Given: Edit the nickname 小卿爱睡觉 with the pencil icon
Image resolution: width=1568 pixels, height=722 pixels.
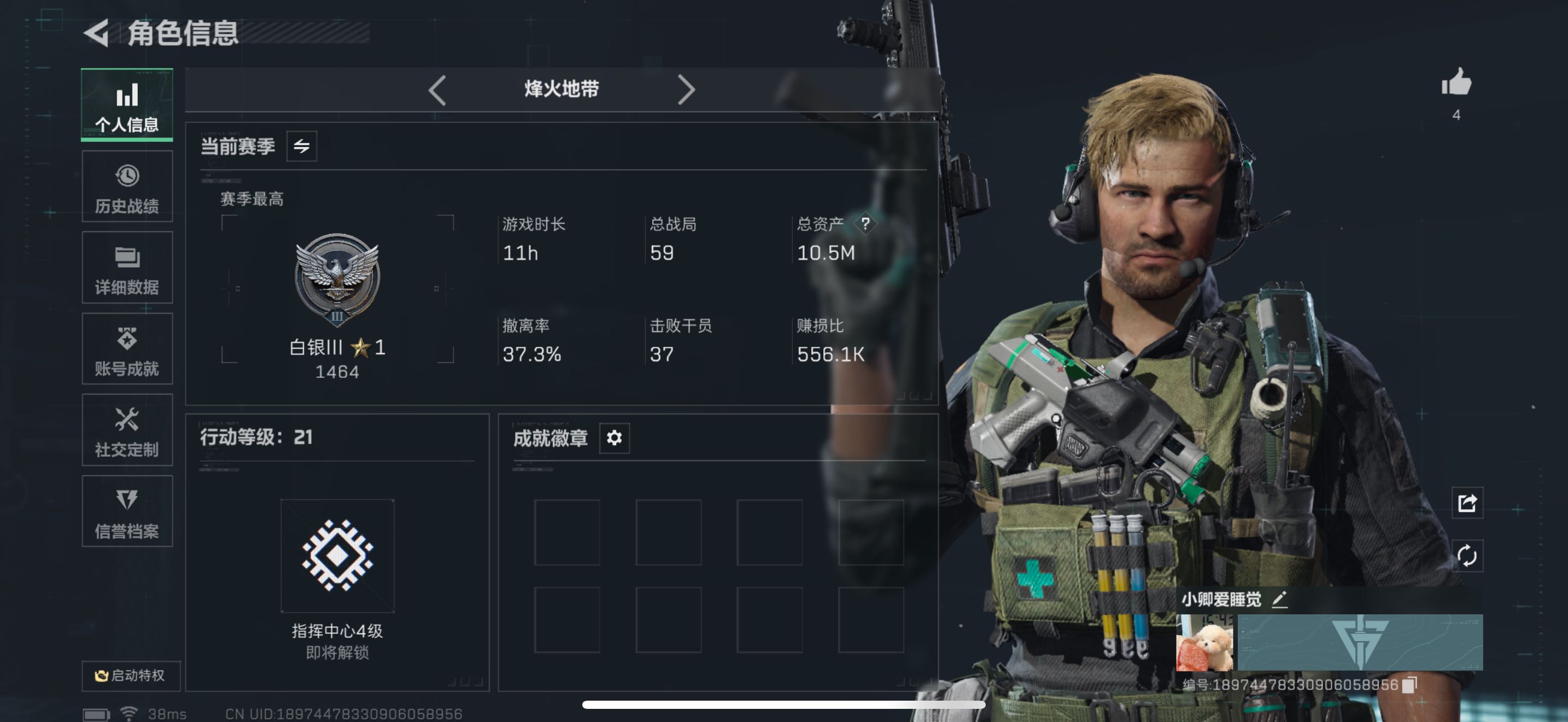Looking at the screenshot, I should point(1279,599).
